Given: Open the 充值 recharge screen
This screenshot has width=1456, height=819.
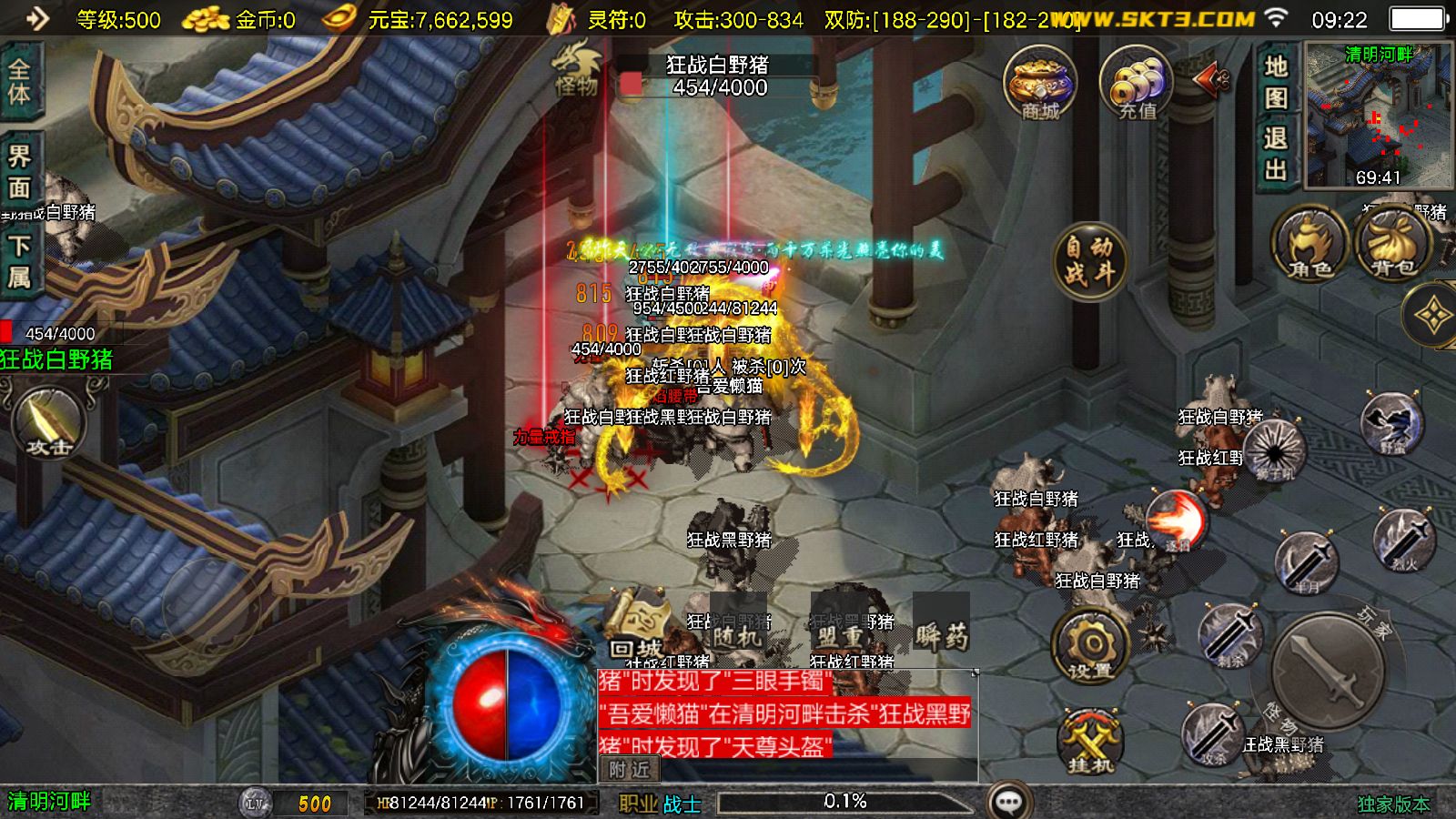Looking at the screenshot, I should point(1136,84).
